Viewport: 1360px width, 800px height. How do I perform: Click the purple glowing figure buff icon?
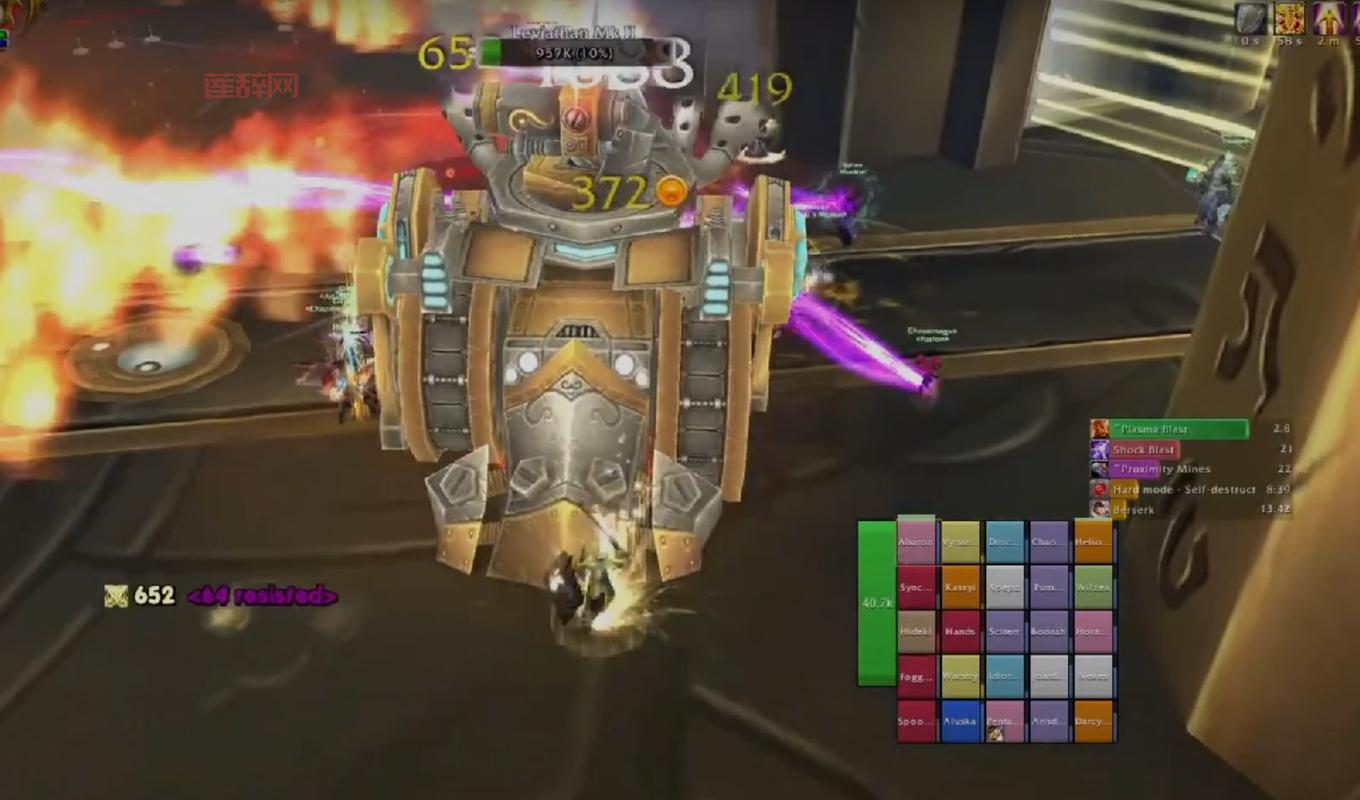(x=1329, y=19)
